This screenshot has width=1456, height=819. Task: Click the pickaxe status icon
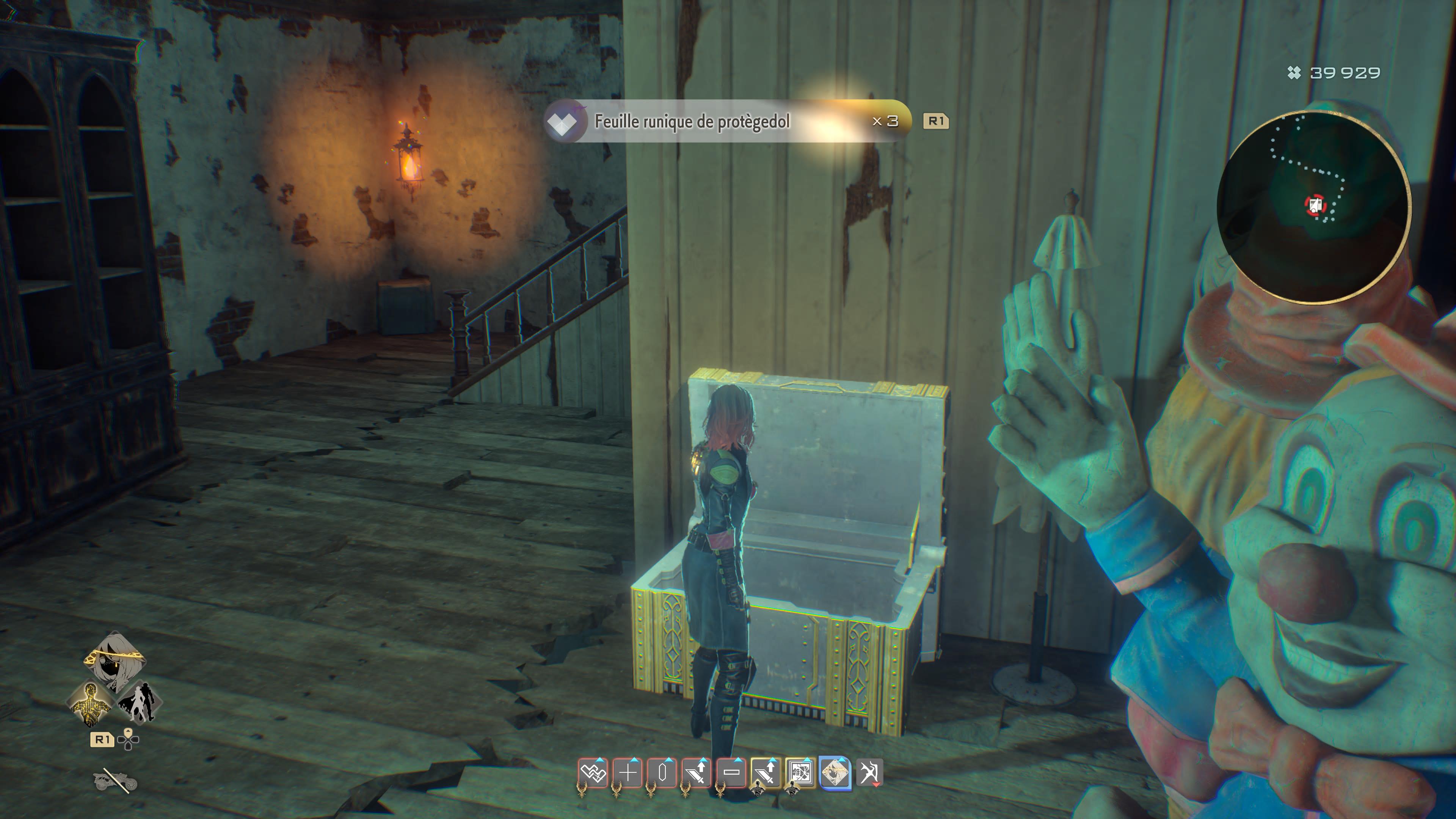[869, 773]
